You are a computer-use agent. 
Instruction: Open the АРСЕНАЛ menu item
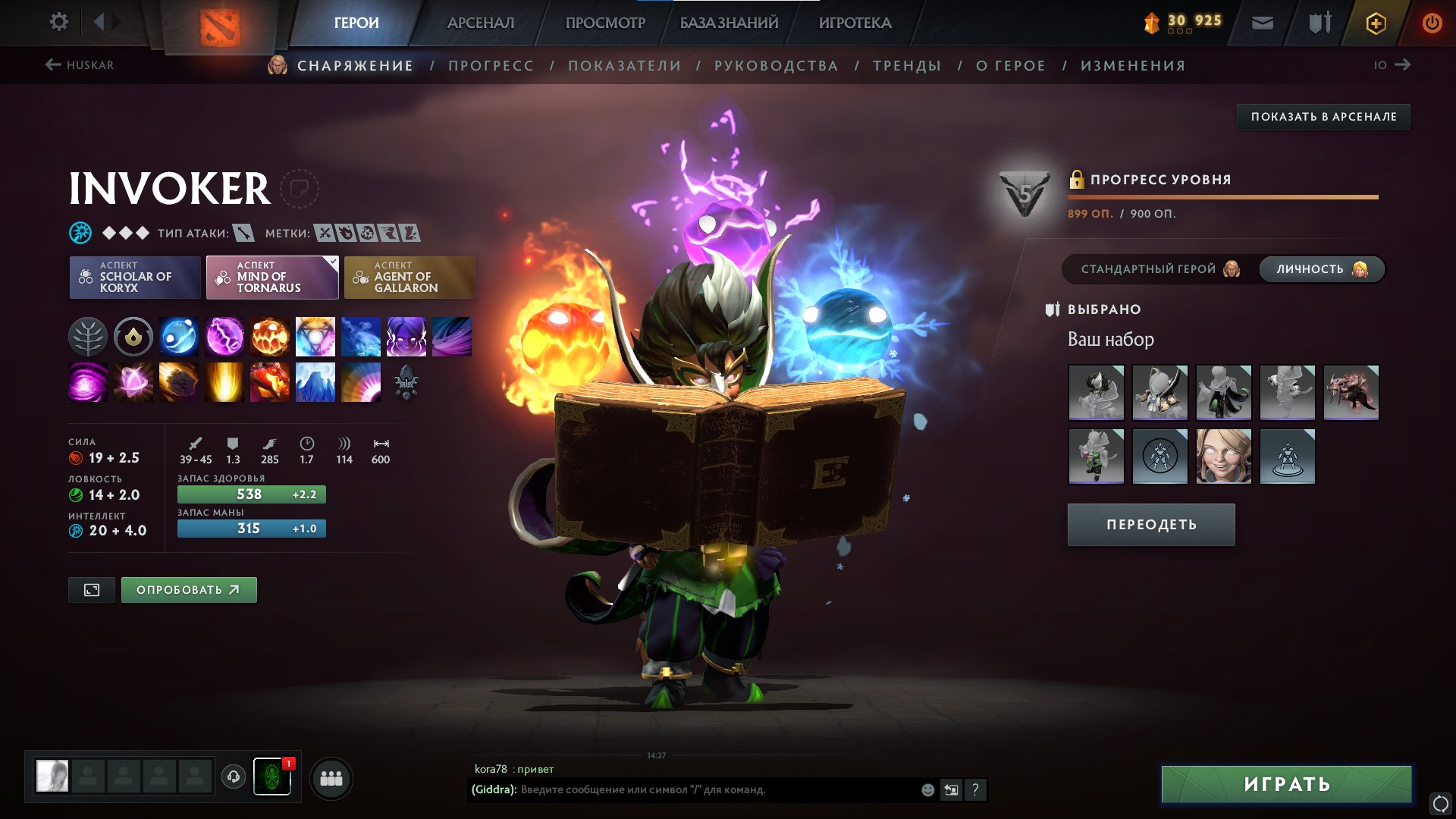(481, 22)
